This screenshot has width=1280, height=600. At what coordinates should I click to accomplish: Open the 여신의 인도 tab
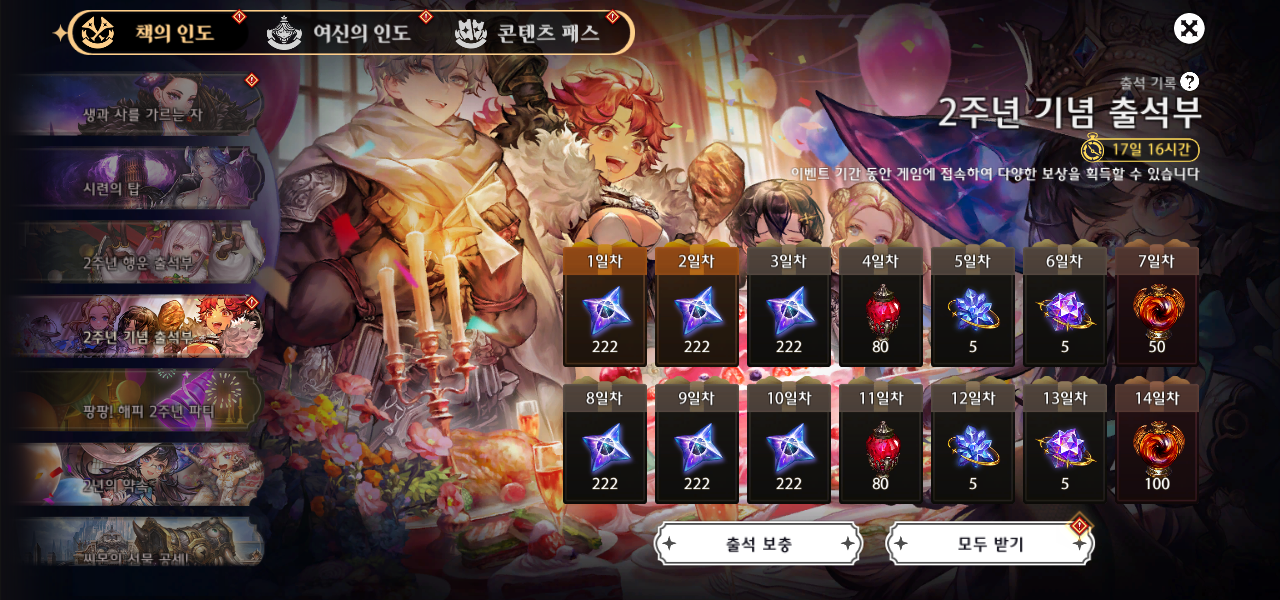(342, 33)
